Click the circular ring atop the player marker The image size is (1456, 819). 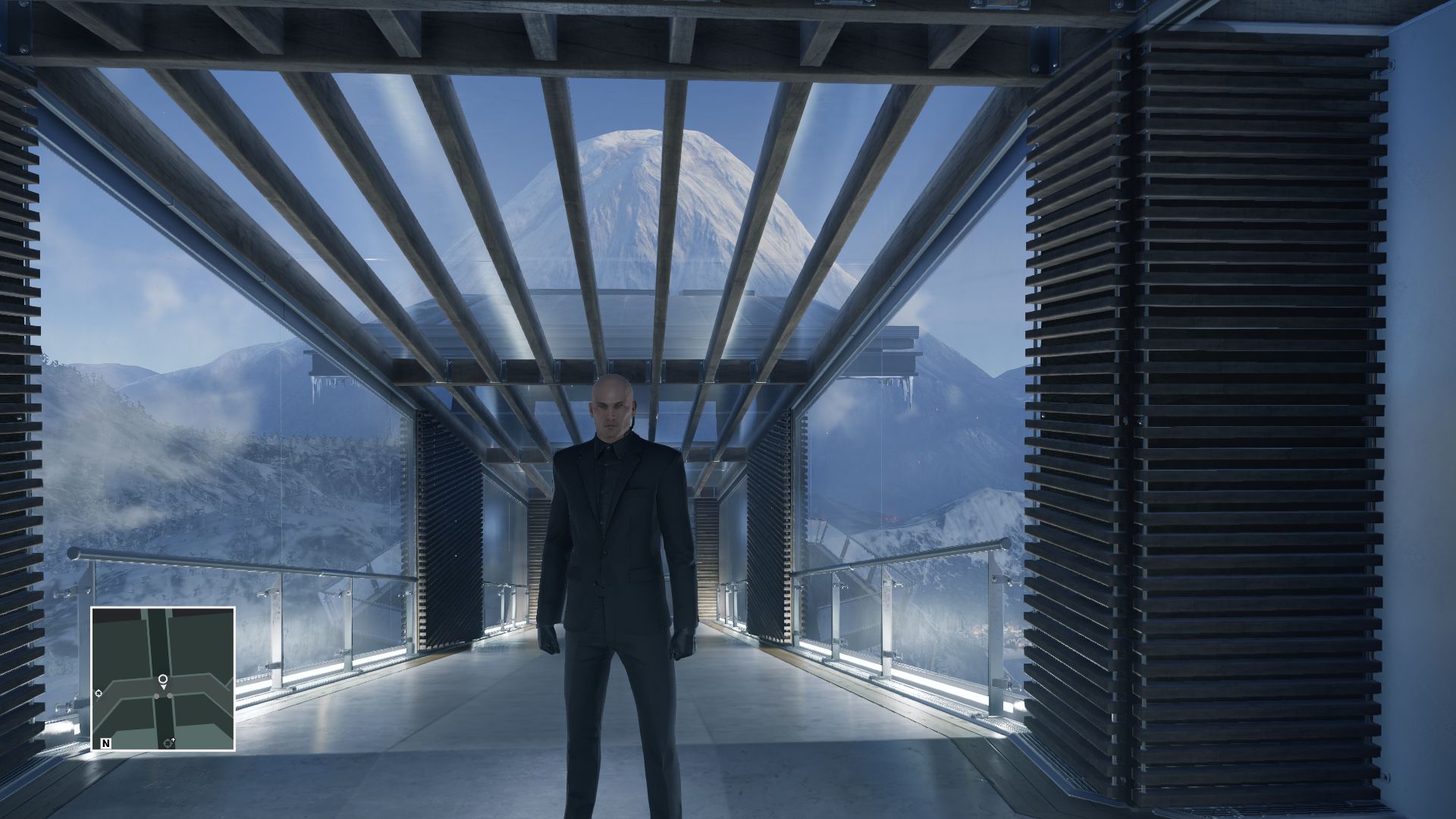click(x=163, y=679)
